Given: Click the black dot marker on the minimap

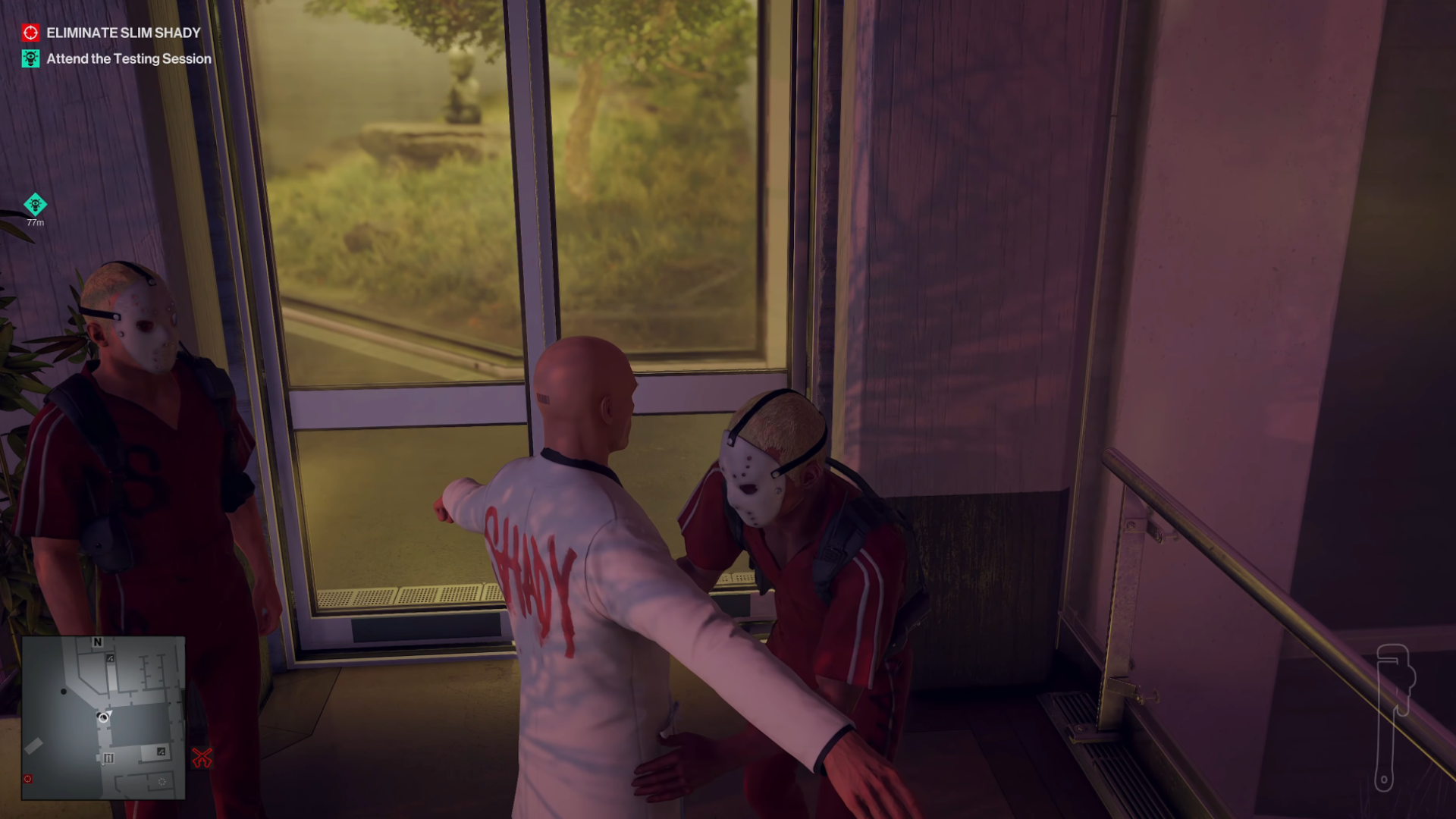Looking at the screenshot, I should point(64,692).
